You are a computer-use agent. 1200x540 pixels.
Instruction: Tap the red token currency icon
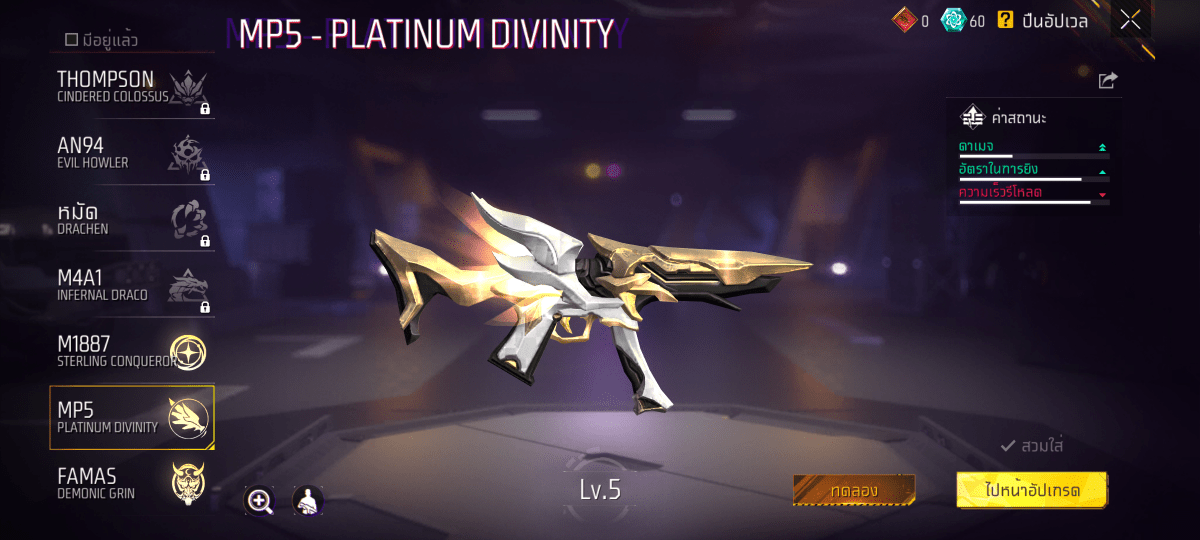tap(904, 20)
